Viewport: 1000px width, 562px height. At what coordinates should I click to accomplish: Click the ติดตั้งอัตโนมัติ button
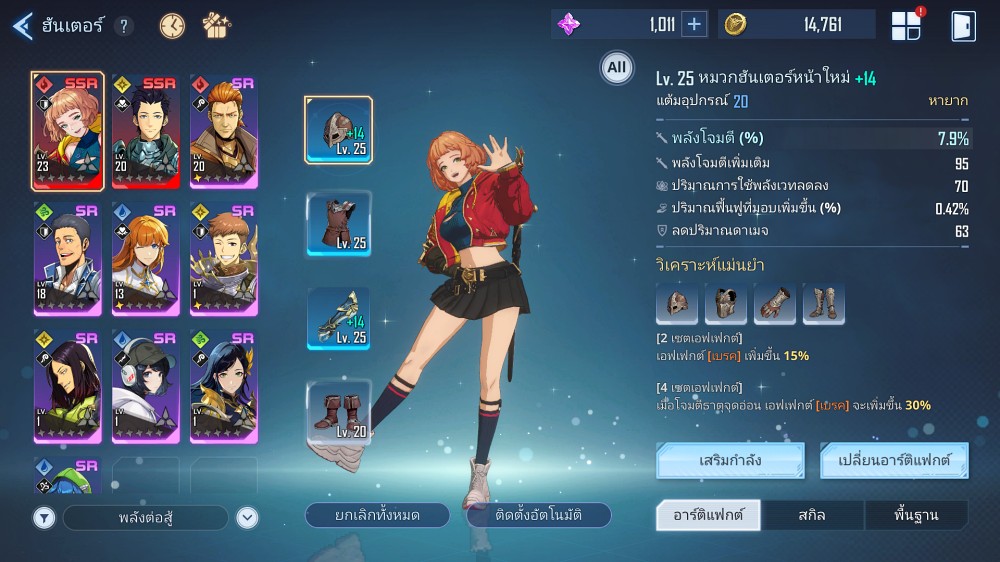539,515
